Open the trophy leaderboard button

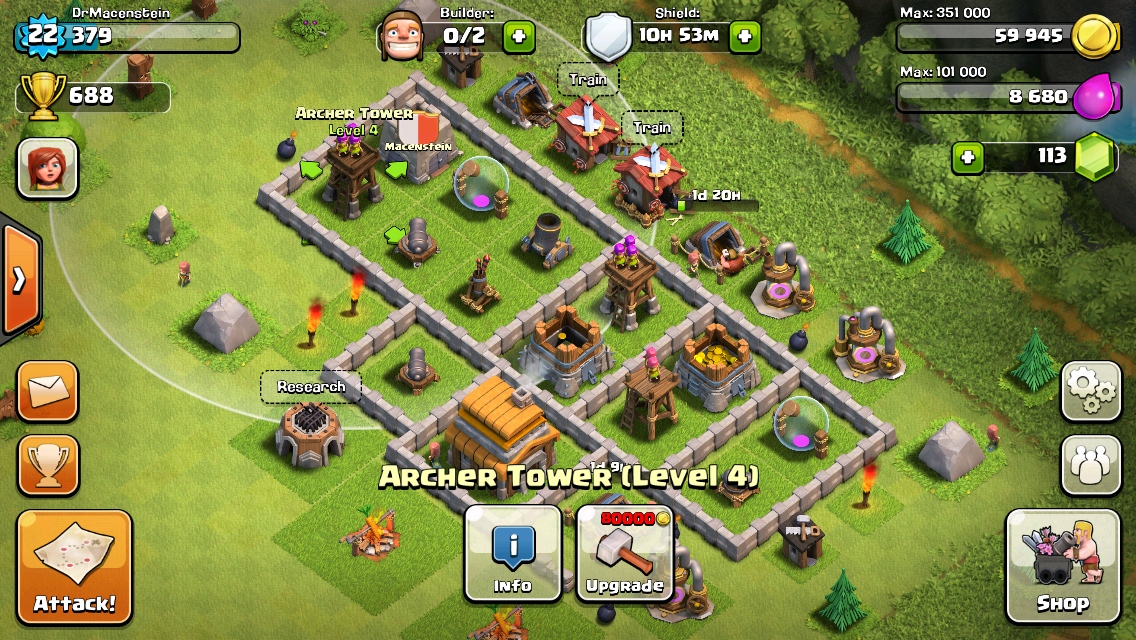pos(47,464)
